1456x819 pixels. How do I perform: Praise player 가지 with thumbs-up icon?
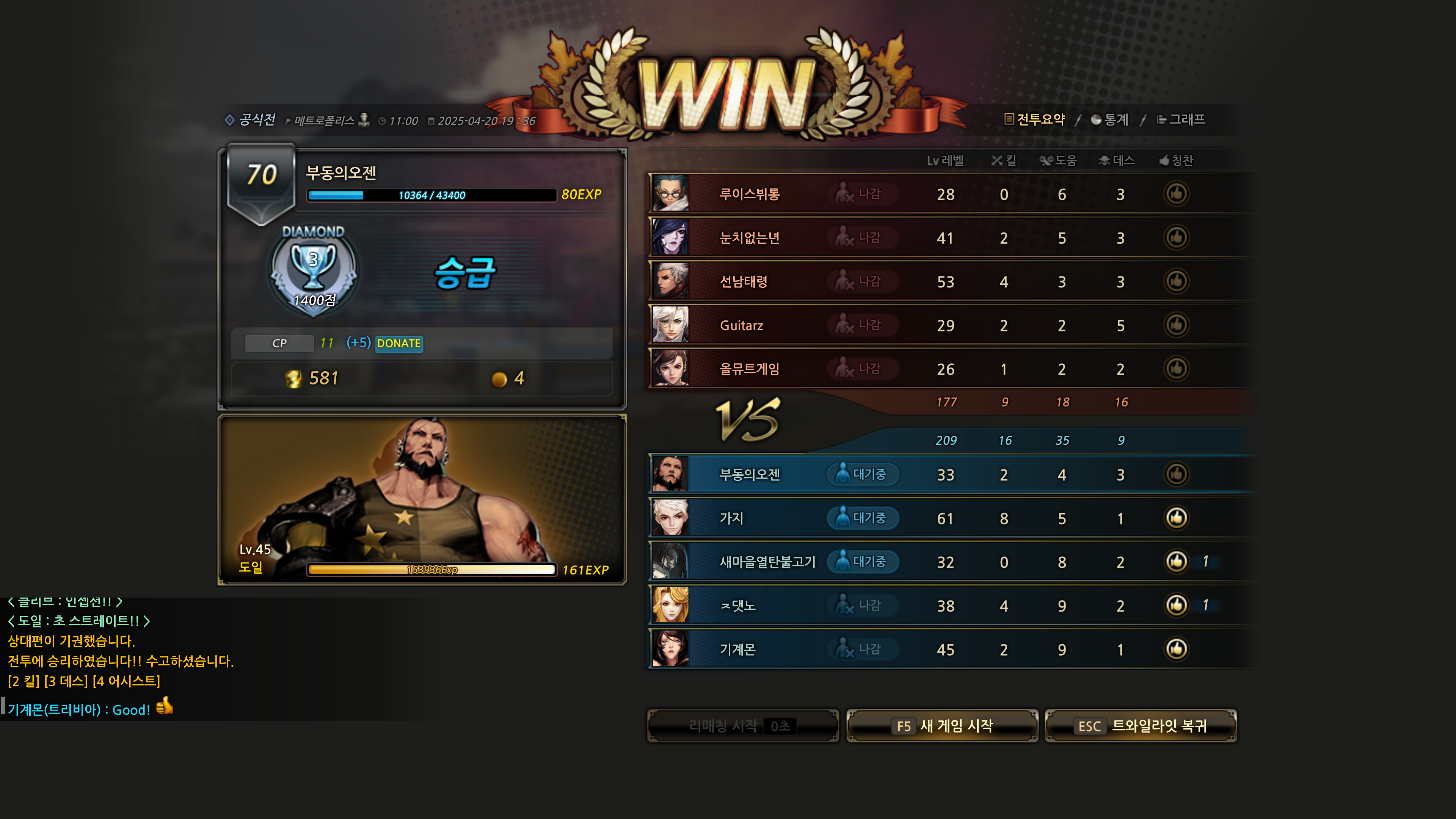(x=1176, y=518)
